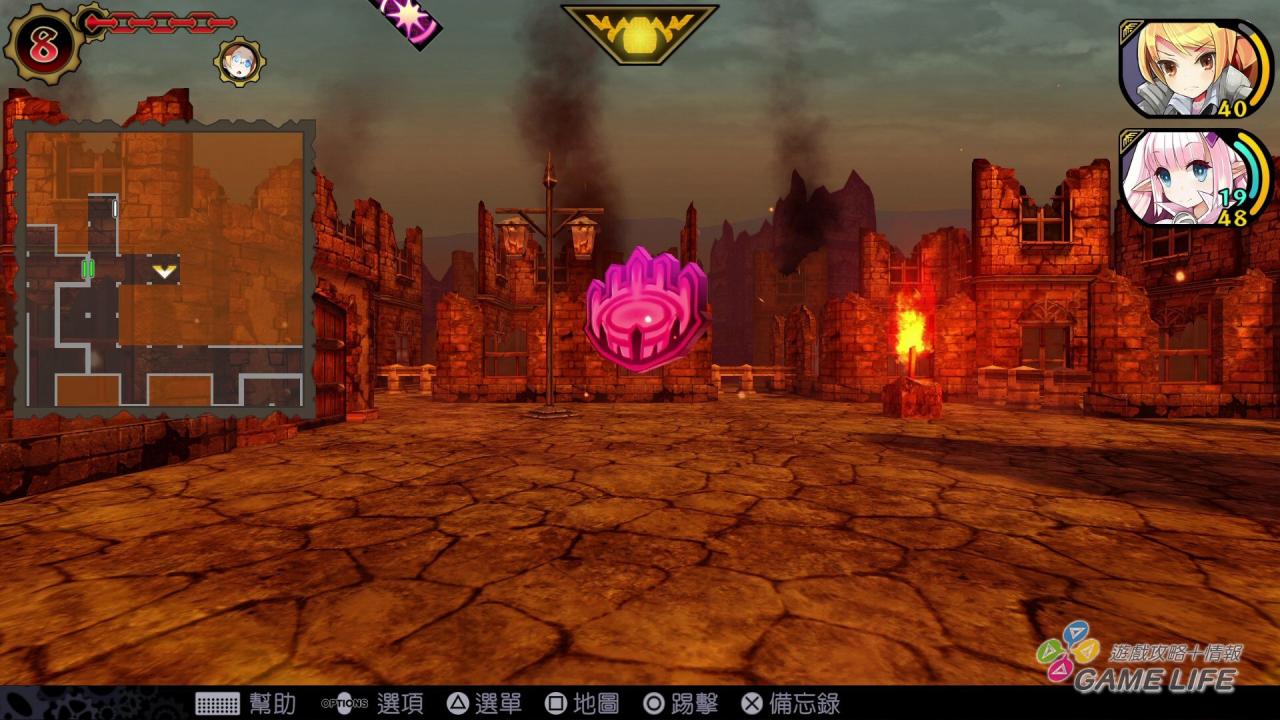Select the purple demon skill icon at top

click(x=404, y=17)
